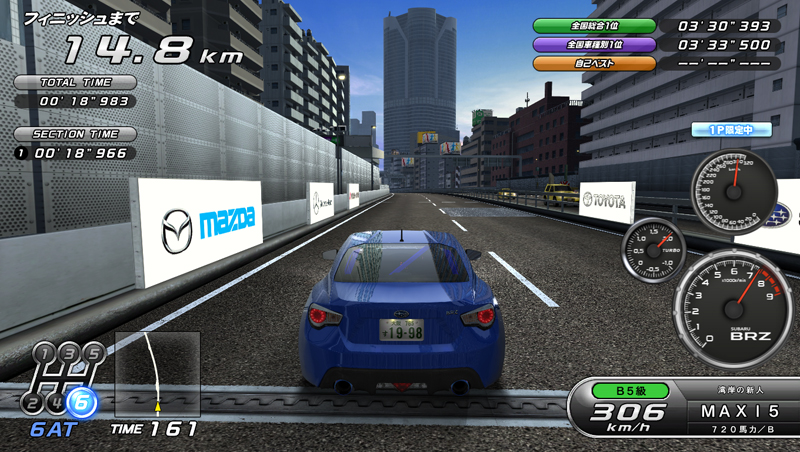The height and width of the screenshot is (452, 800).
Task: Select the green B5級 grade badge
Action: tap(629, 391)
